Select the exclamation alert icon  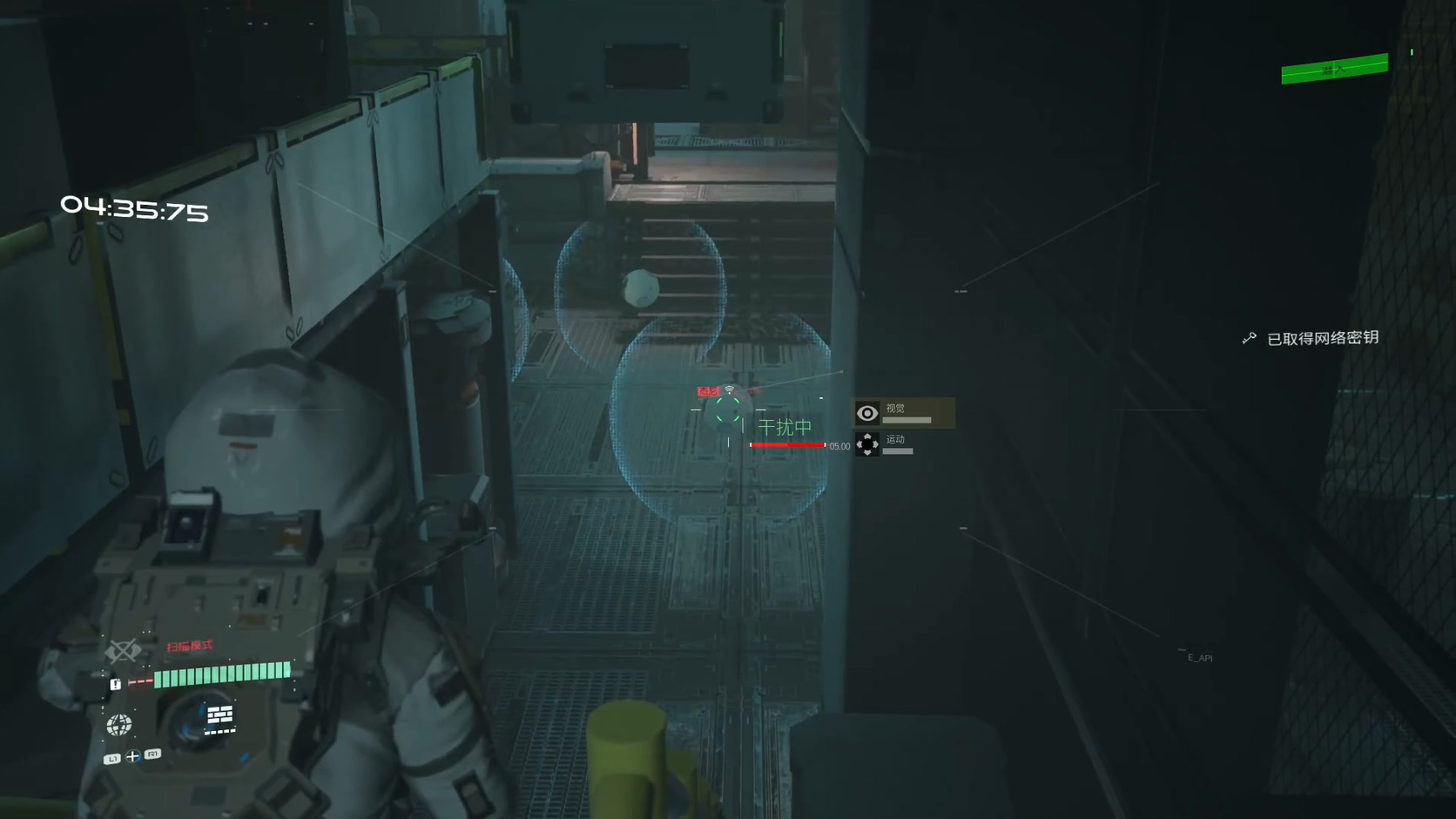(x=116, y=684)
